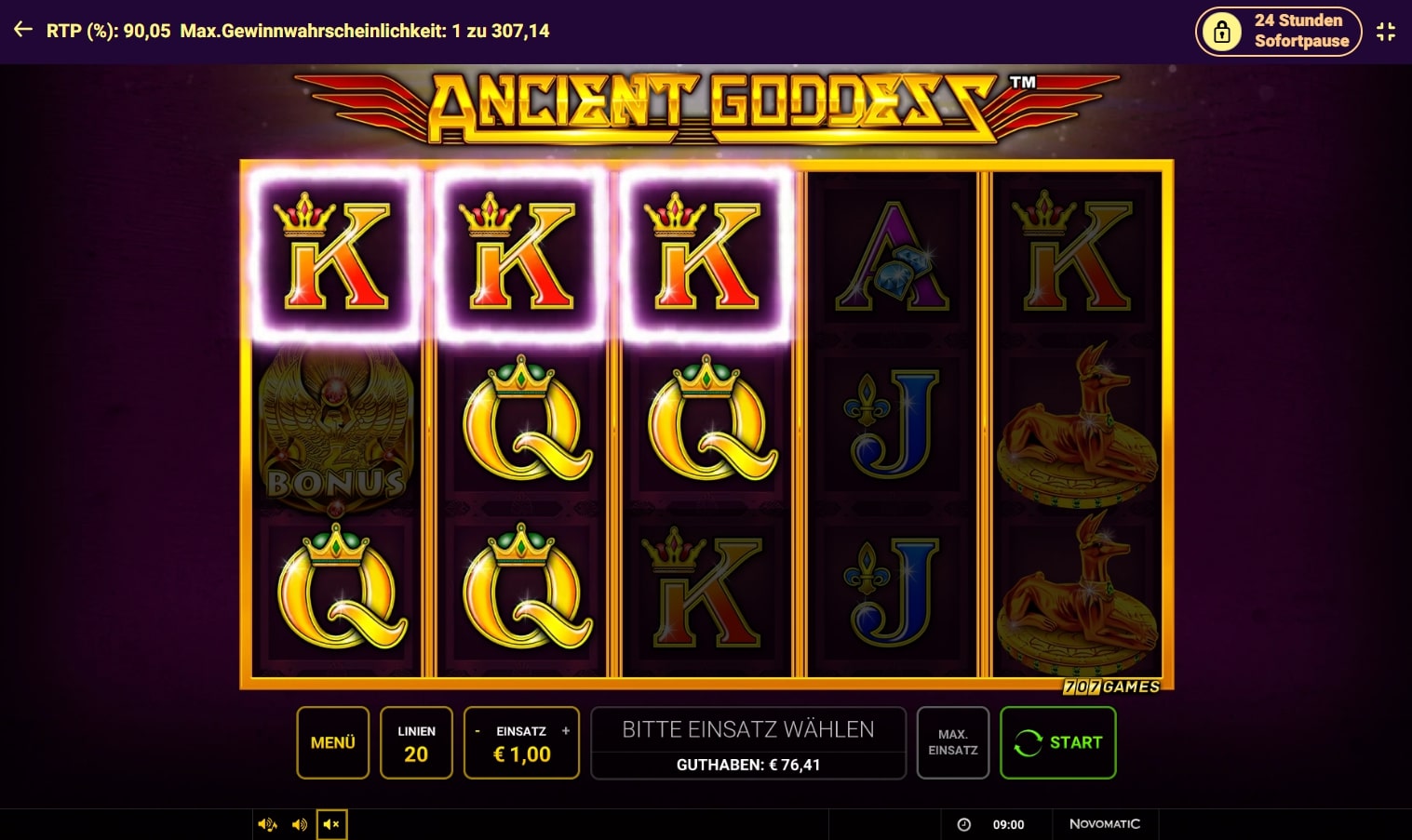The width and height of the screenshot is (1412, 840).
Task: Exit fullscreen with the top-right corner icon
Action: [1385, 31]
